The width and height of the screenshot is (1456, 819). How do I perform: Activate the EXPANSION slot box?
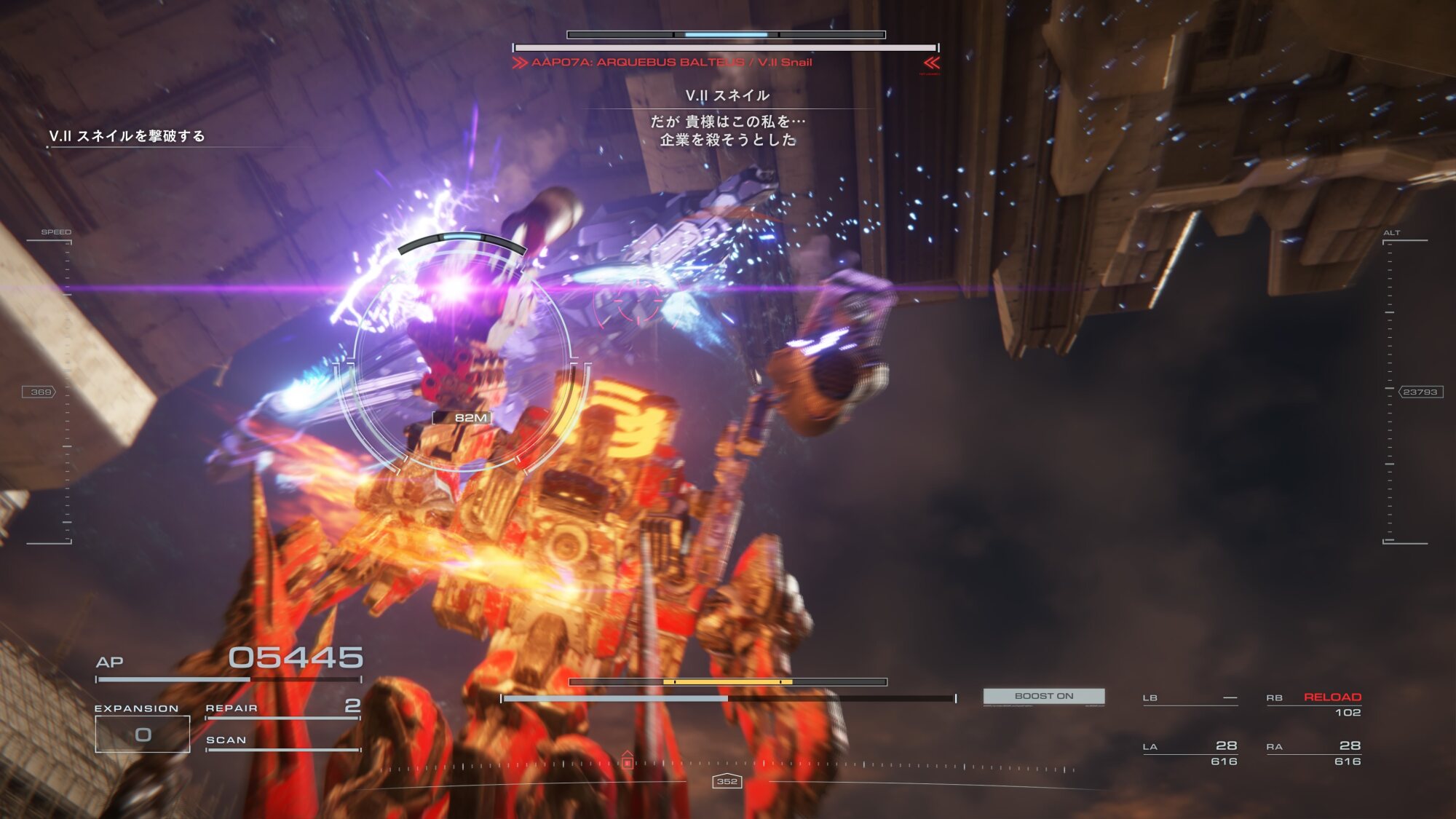(143, 734)
